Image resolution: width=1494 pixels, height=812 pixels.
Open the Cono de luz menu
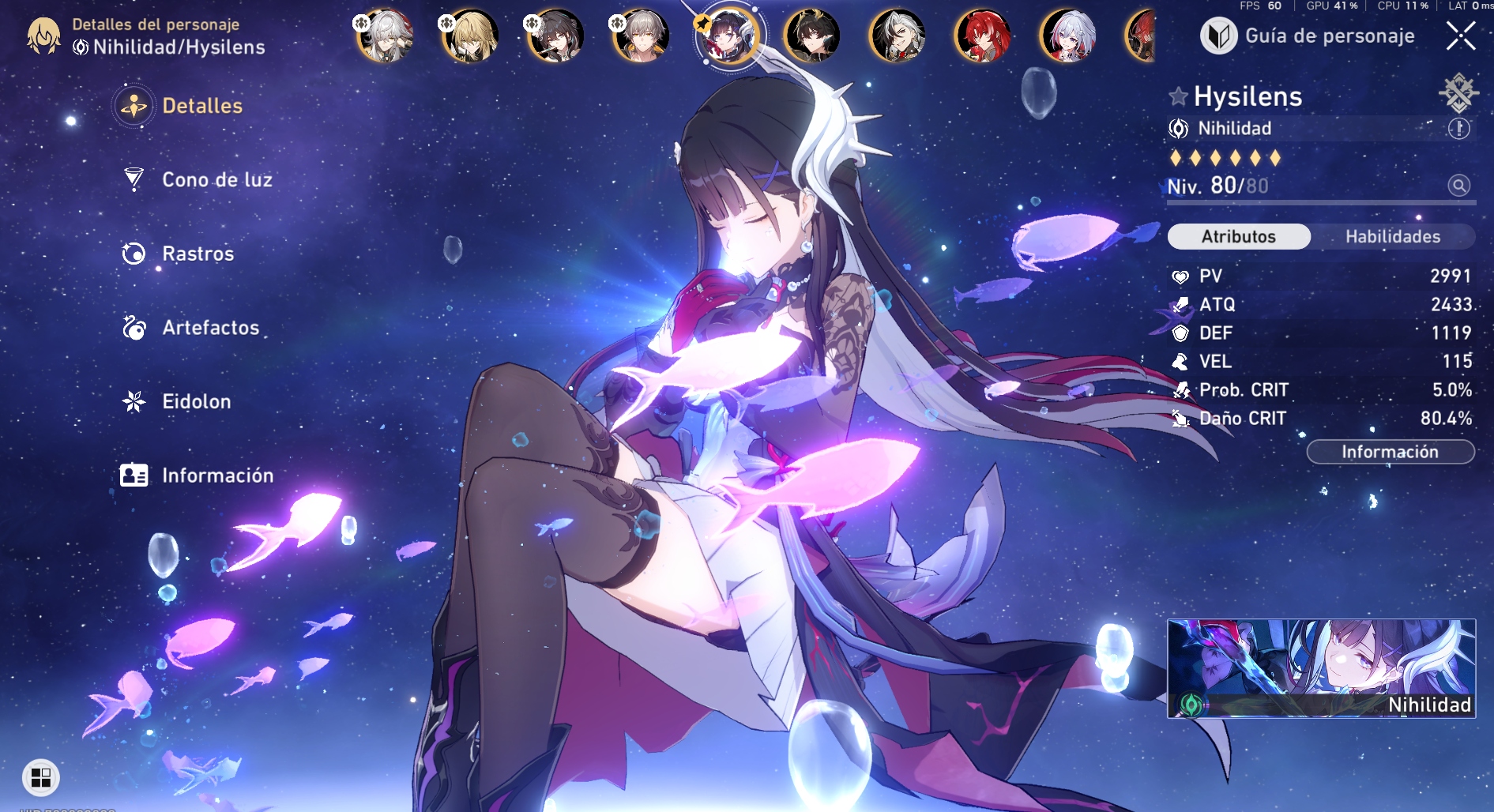216,180
